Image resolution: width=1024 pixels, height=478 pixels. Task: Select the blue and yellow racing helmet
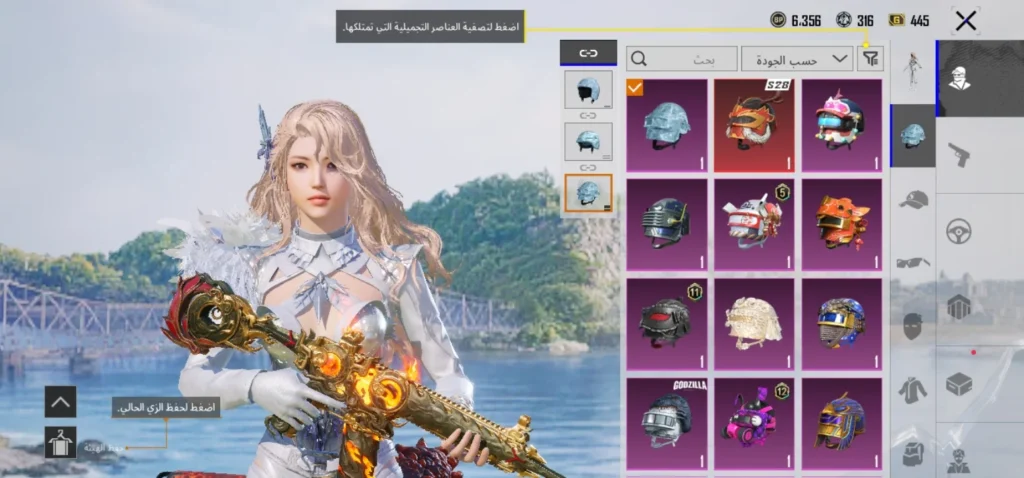coord(841,324)
